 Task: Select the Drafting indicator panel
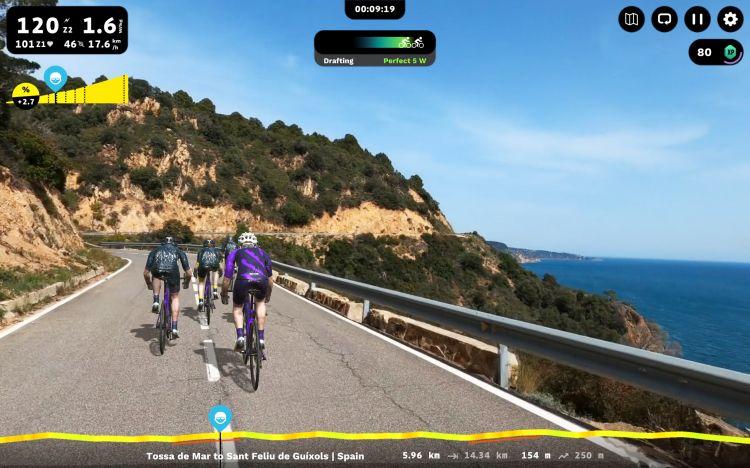pyautogui.click(x=375, y=48)
